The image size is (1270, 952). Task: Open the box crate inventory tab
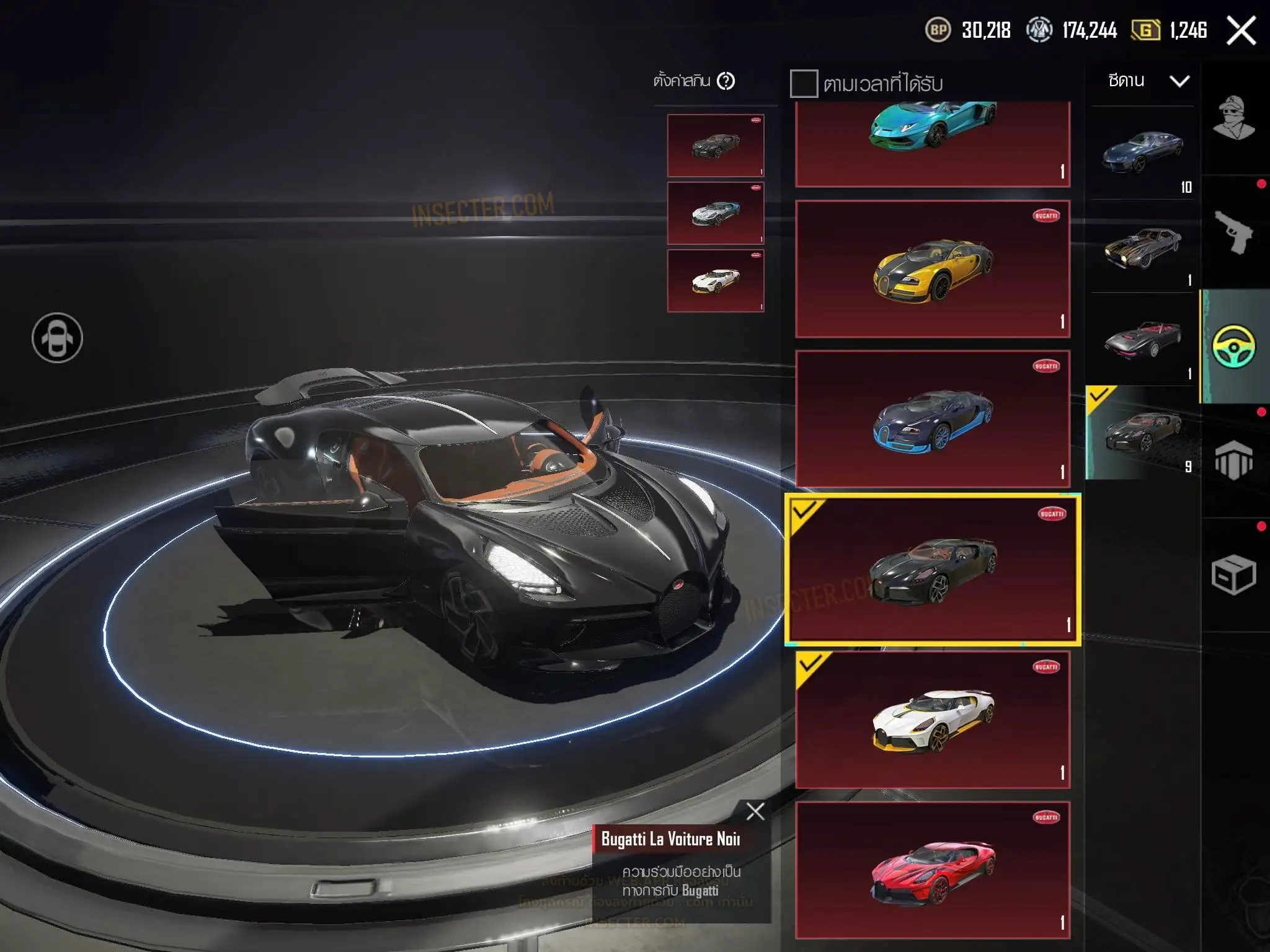click(x=1234, y=575)
